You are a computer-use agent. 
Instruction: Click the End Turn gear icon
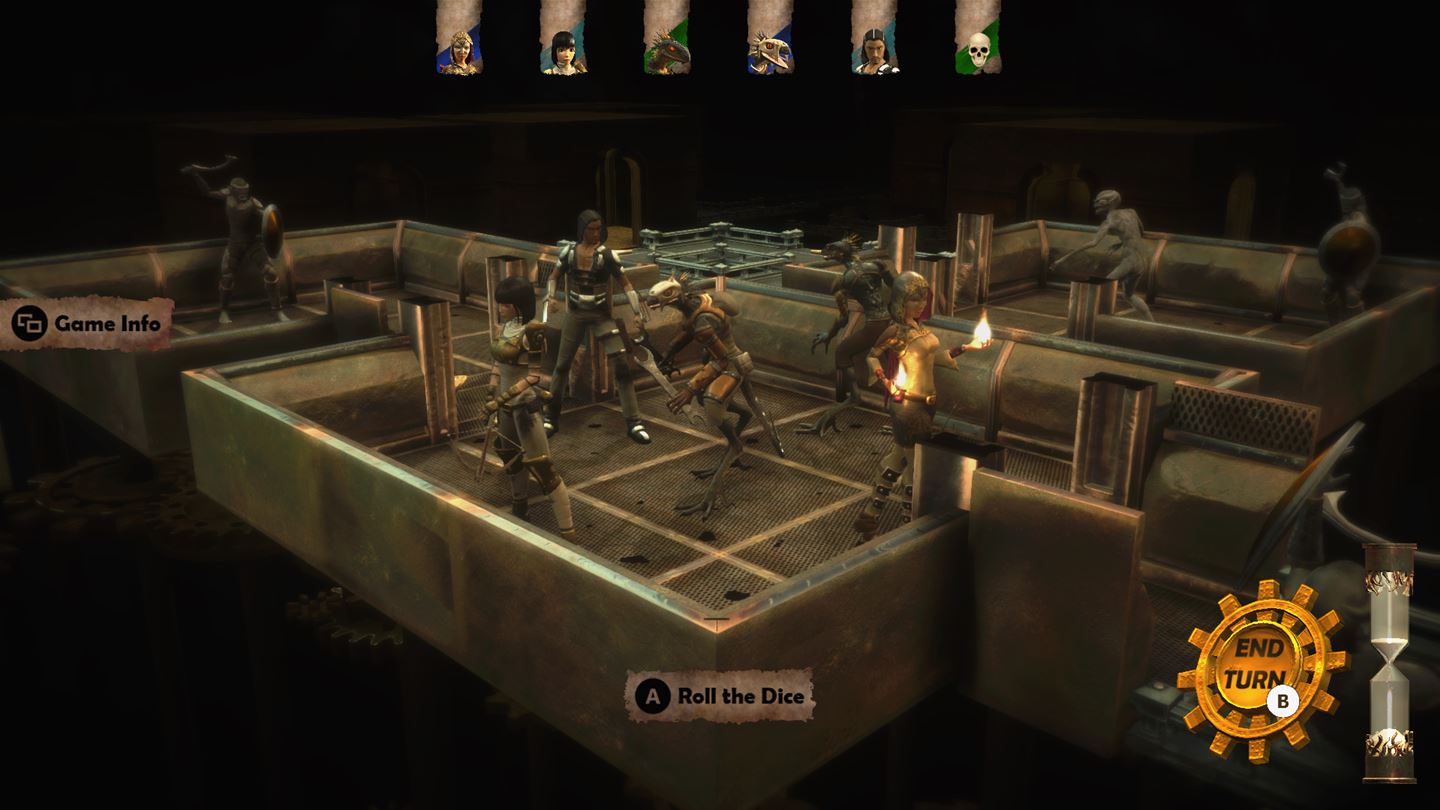pyautogui.click(x=1263, y=662)
